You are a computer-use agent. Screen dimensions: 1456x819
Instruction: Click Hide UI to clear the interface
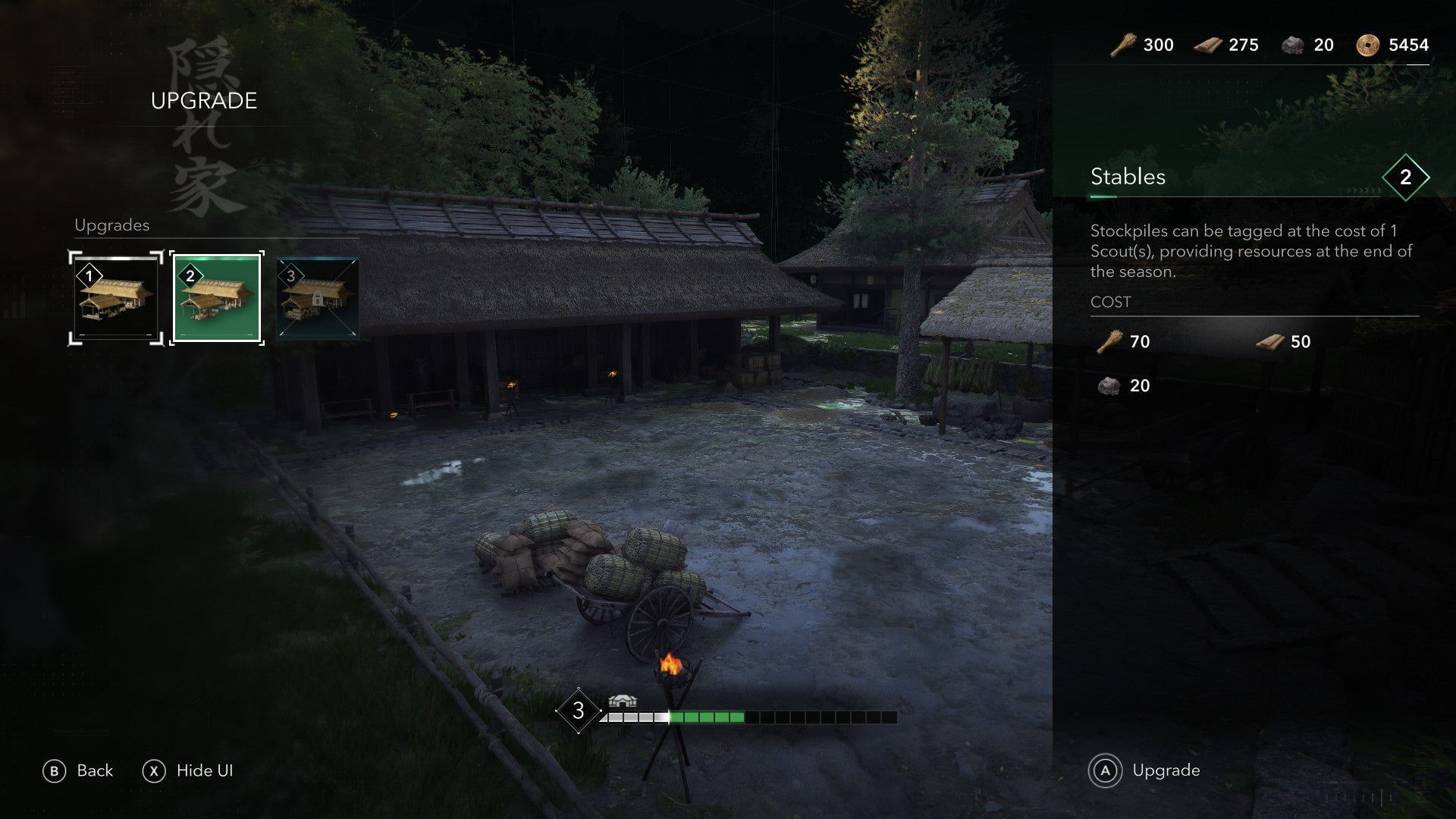click(190, 770)
